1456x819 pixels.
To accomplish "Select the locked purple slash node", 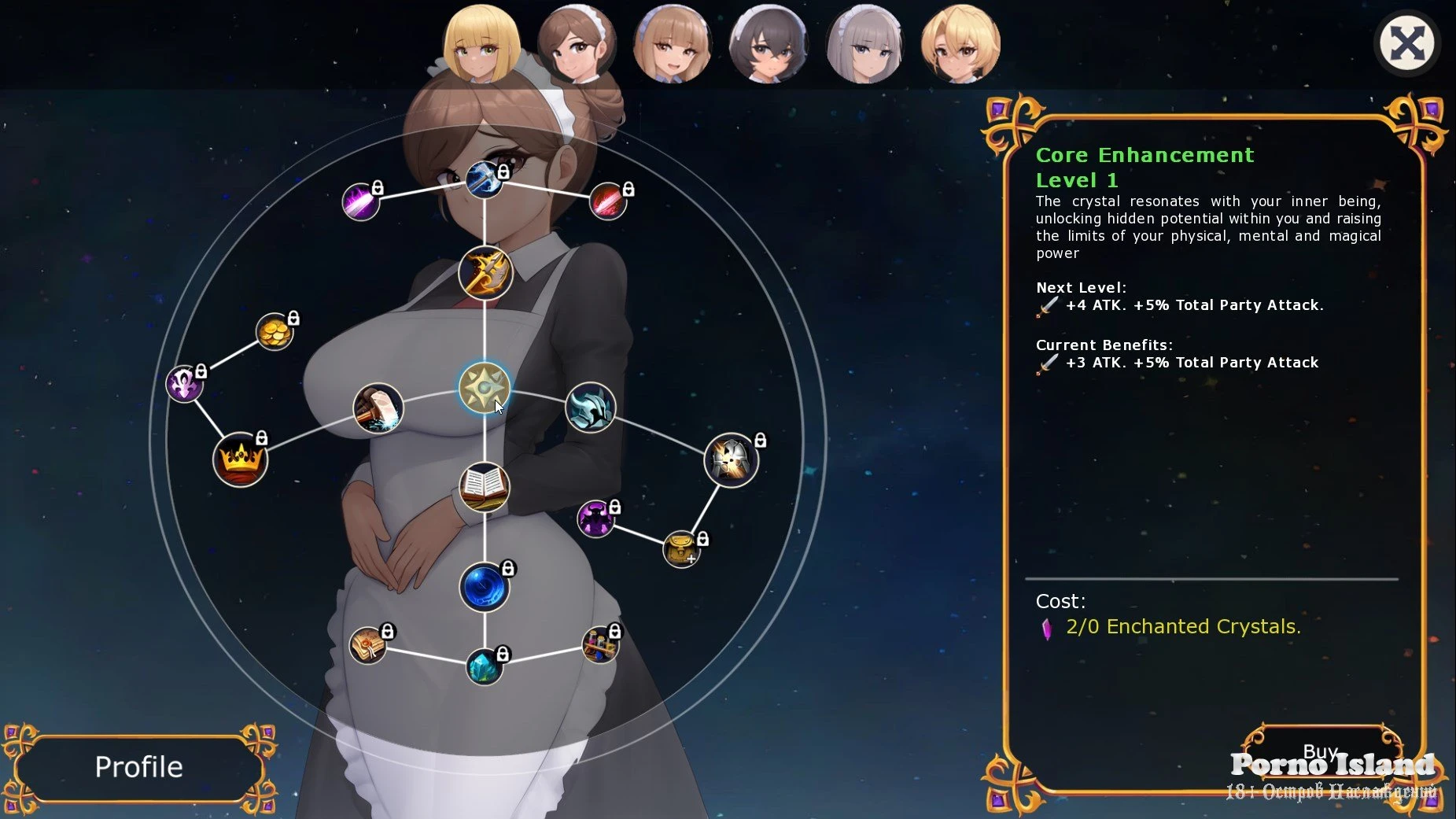I will [360, 201].
